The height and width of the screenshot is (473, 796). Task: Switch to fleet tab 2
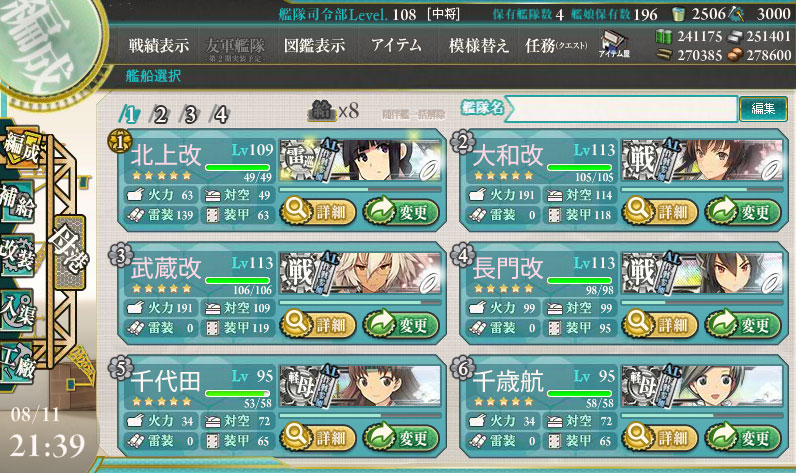tap(160, 113)
